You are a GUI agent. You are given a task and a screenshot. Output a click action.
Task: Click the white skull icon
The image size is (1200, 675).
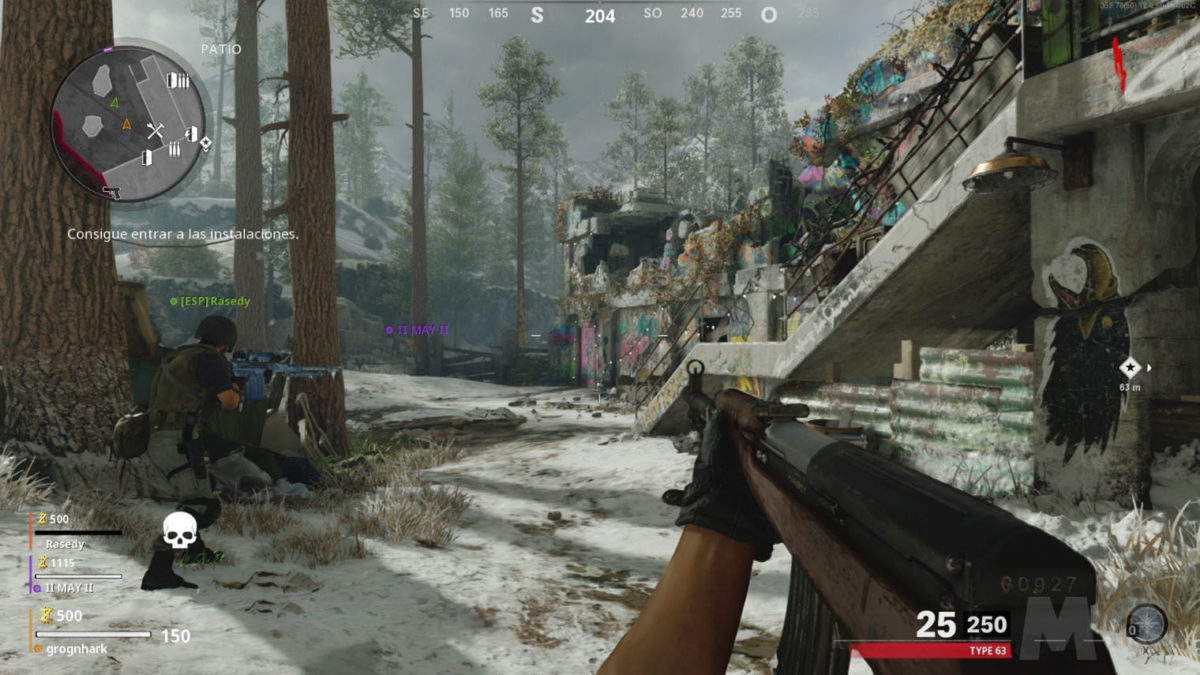coord(179,531)
